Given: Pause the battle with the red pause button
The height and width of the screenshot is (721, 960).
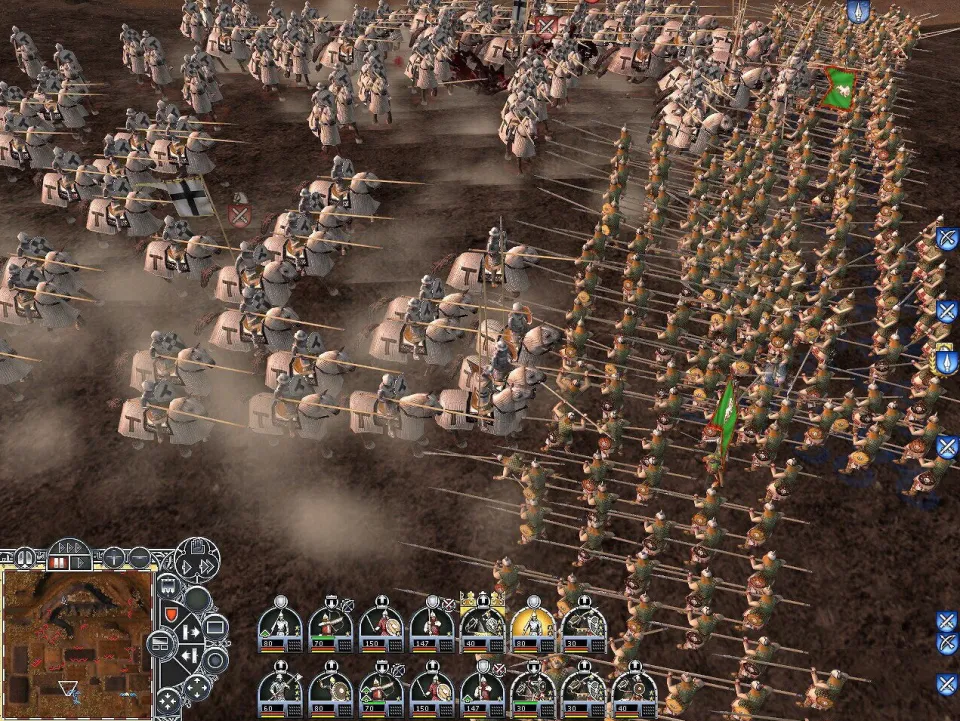Looking at the screenshot, I should tap(59, 563).
